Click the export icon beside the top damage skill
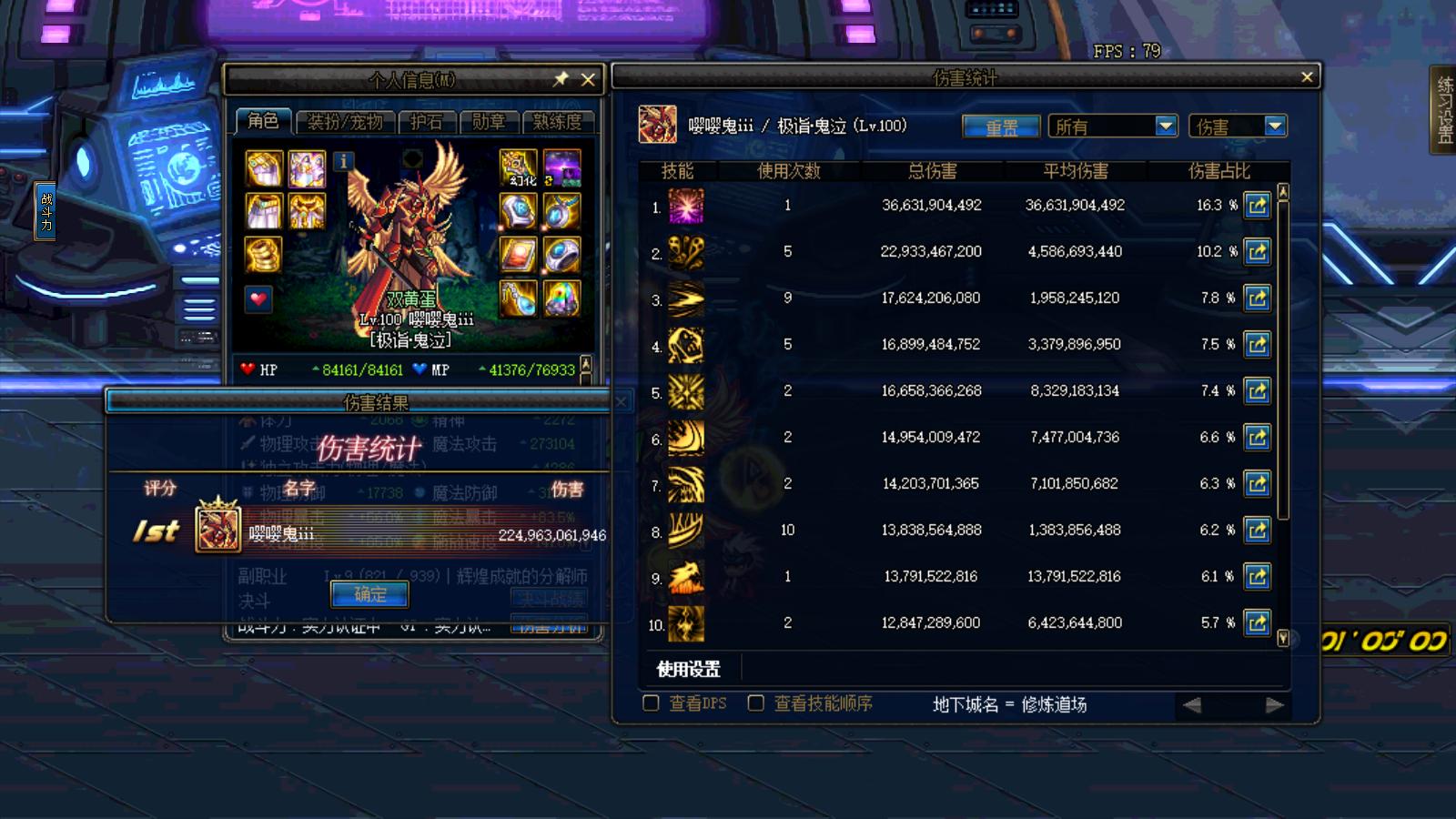The width and height of the screenshot is (1456, 819). click(x=1257, y=205)
